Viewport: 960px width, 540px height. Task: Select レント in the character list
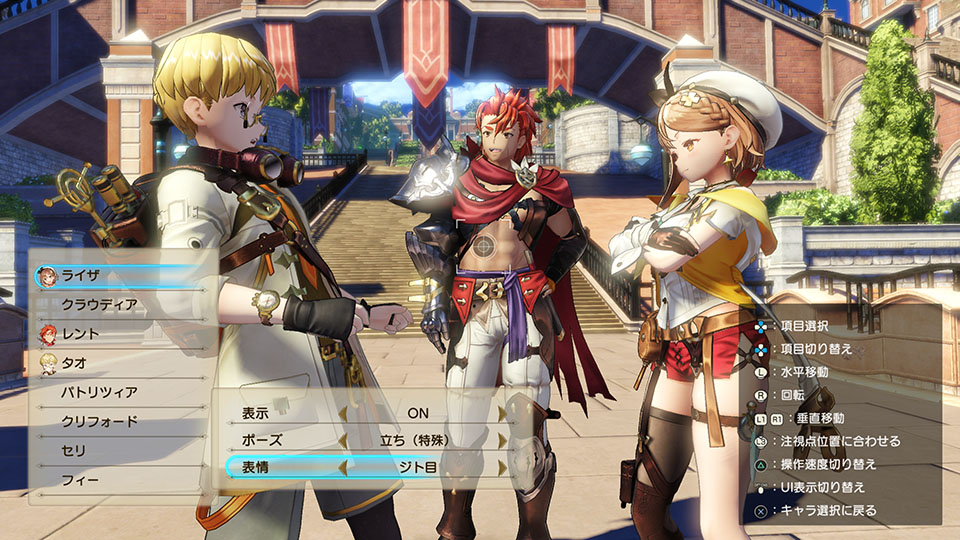pyautogui.click(x=82, y=333)
